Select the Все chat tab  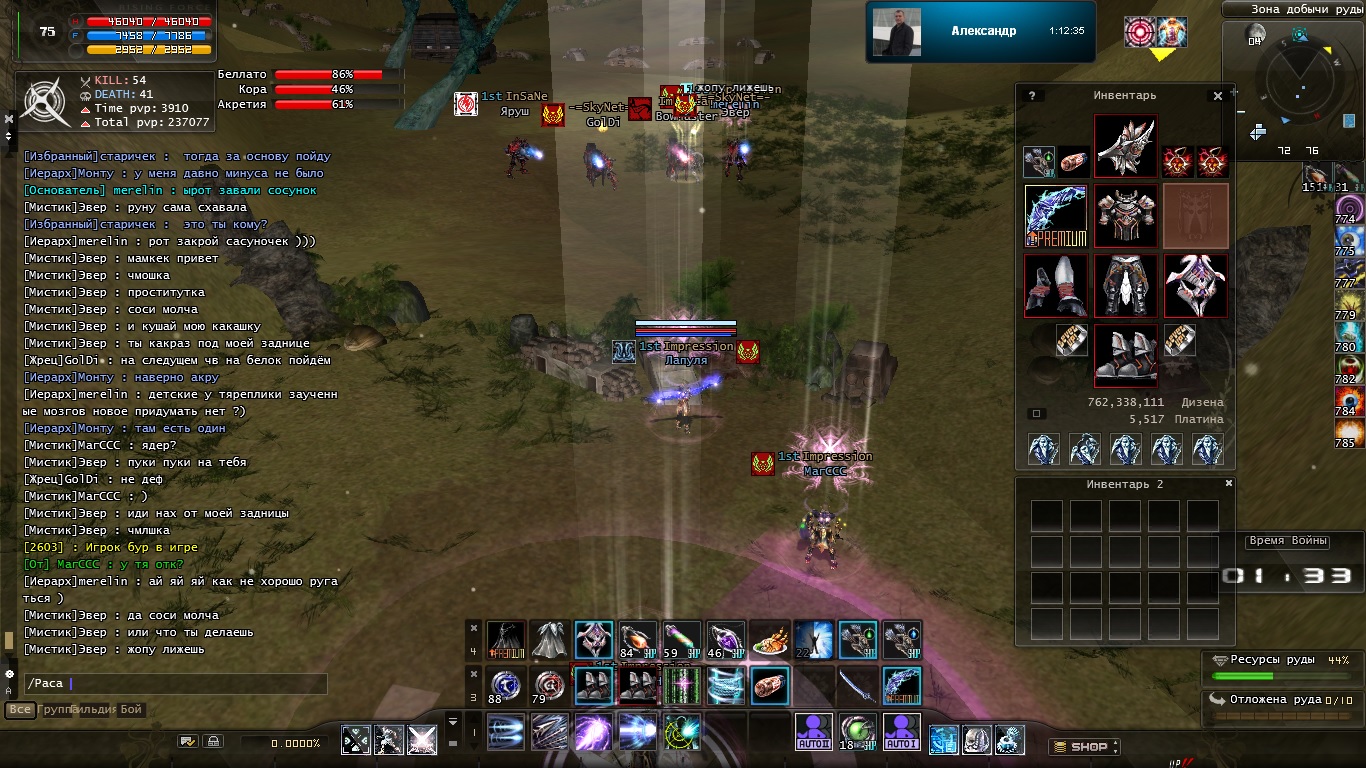(x=19, y=710)
